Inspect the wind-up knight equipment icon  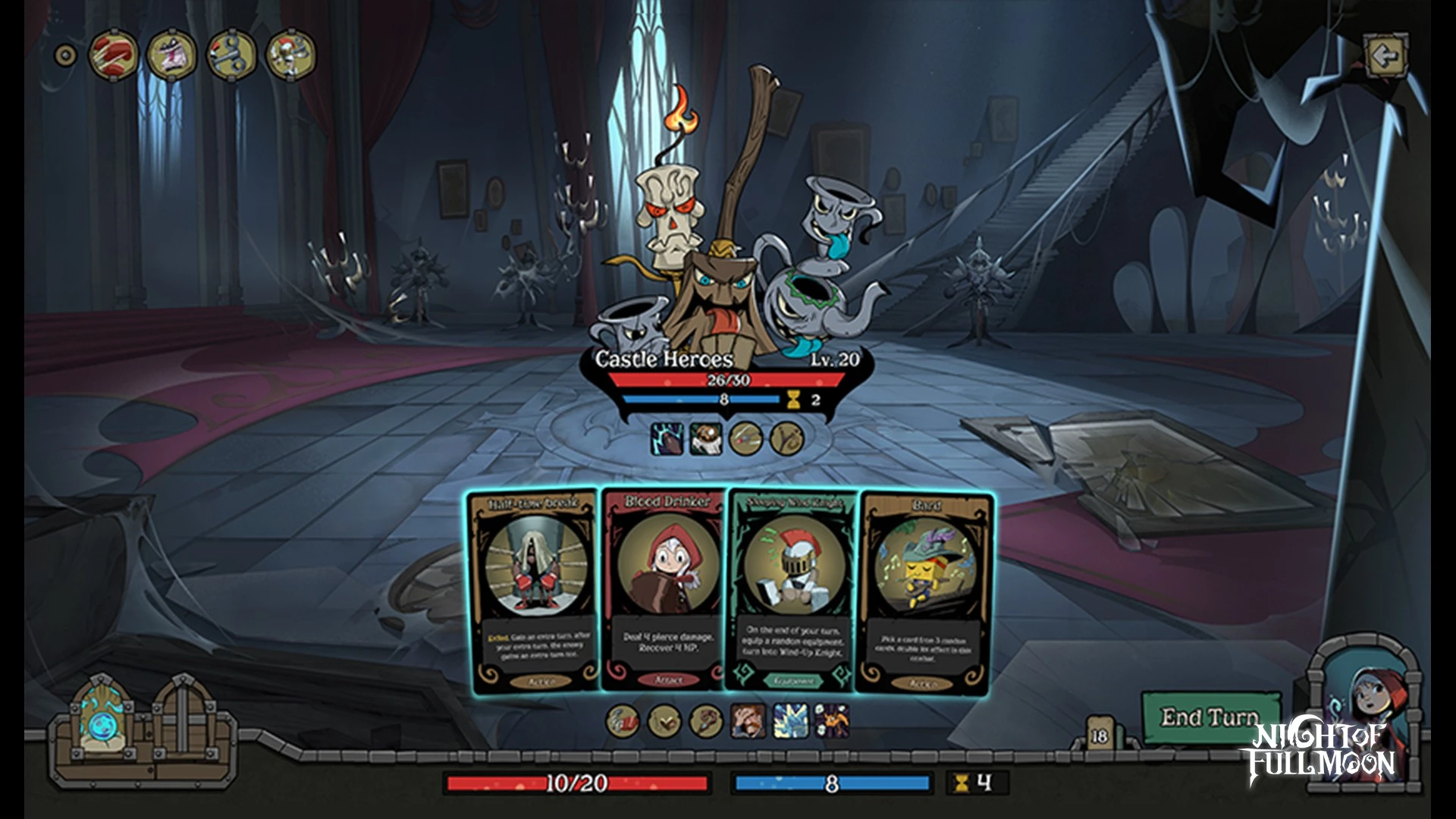coord(290,55)
